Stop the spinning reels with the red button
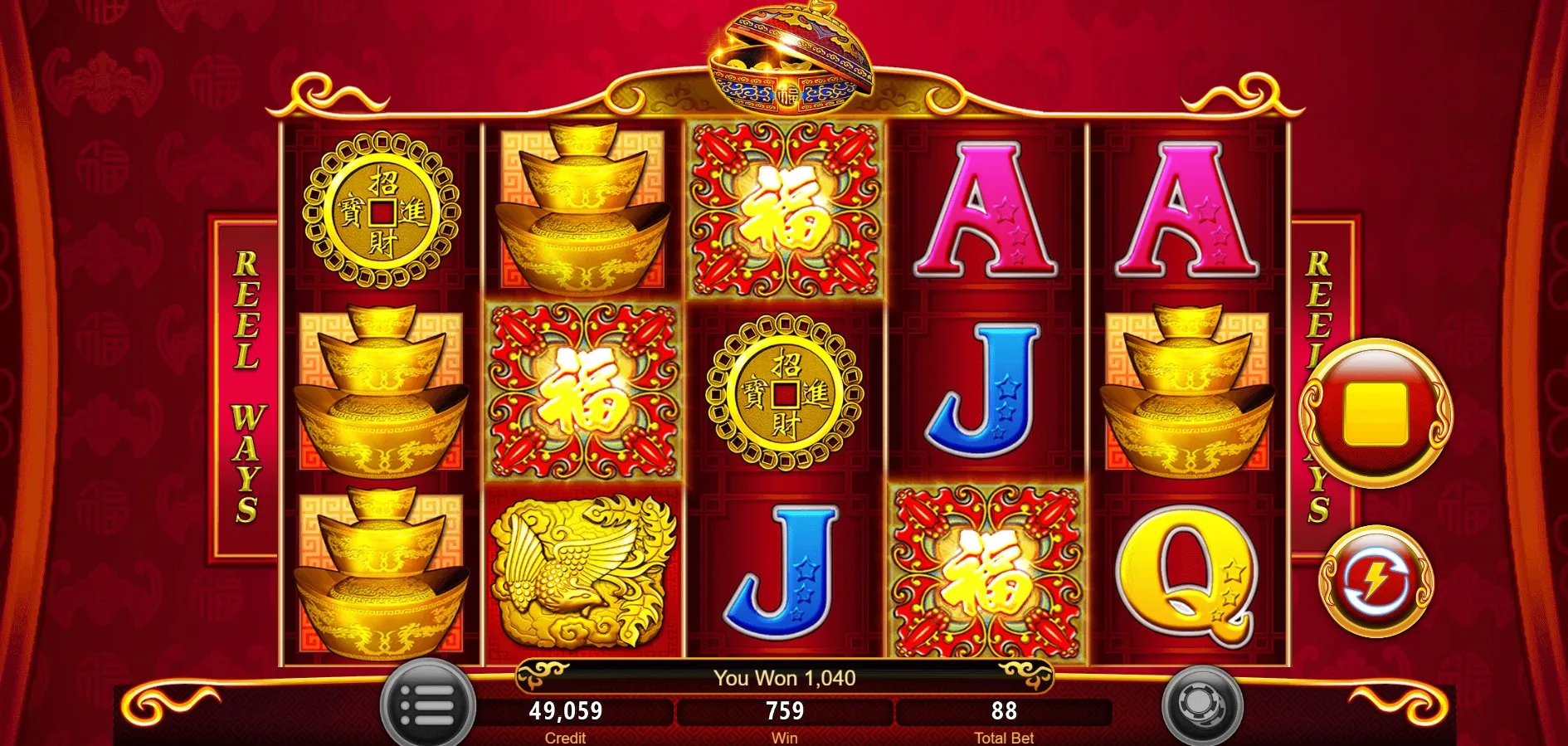Image resolution: width=1568 pixels, height=746 pixels. (x=1375, y=413)
